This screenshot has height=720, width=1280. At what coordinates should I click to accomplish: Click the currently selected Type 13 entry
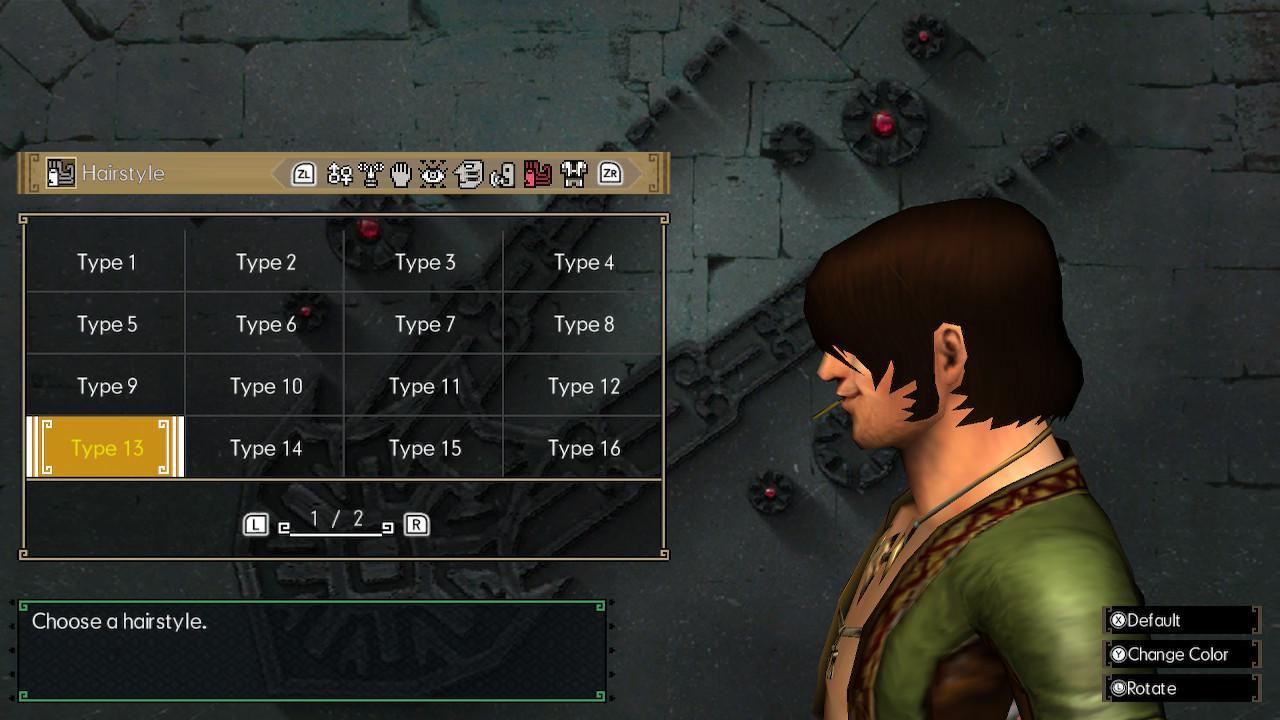click(x=105, y=448)
